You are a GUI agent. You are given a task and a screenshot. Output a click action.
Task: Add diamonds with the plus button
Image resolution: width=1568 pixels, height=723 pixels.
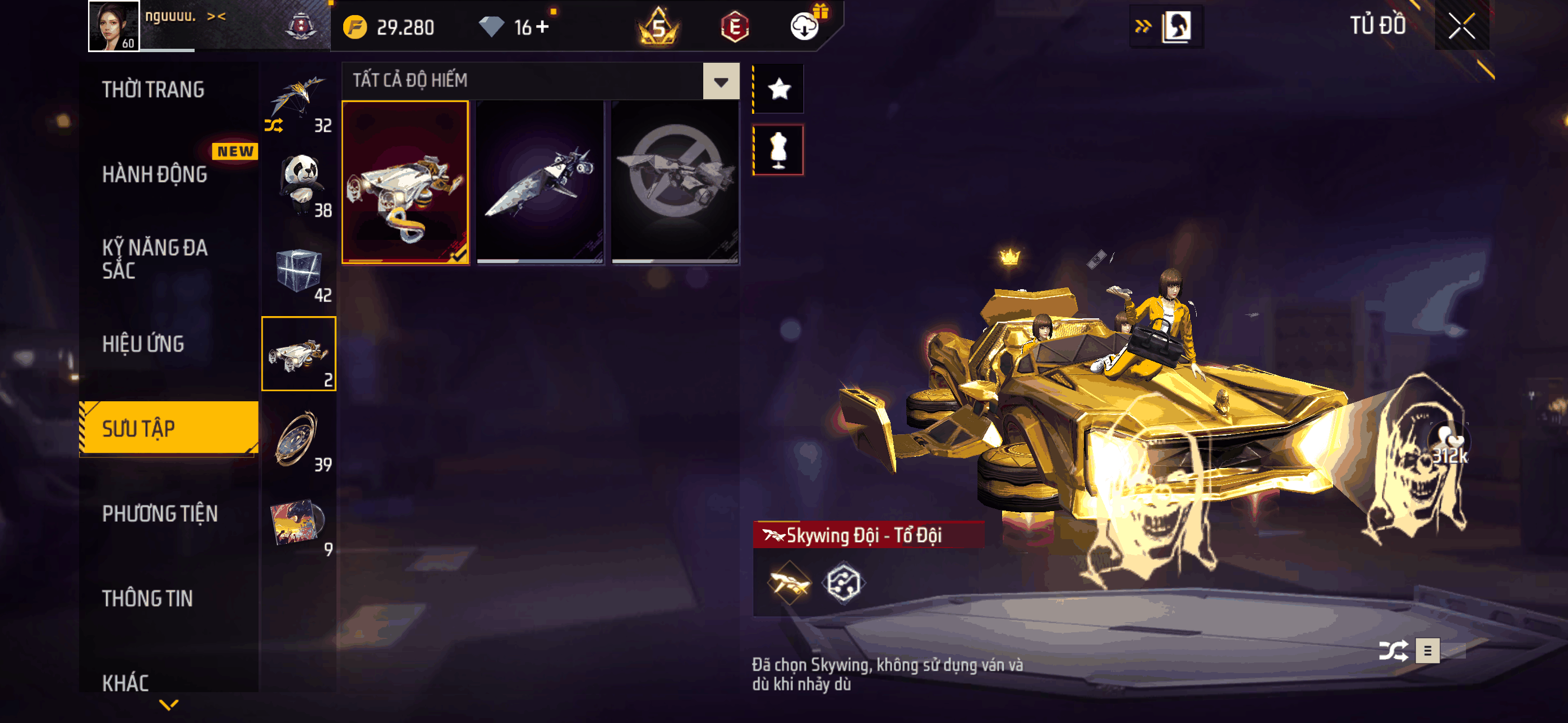pos(542,27)
